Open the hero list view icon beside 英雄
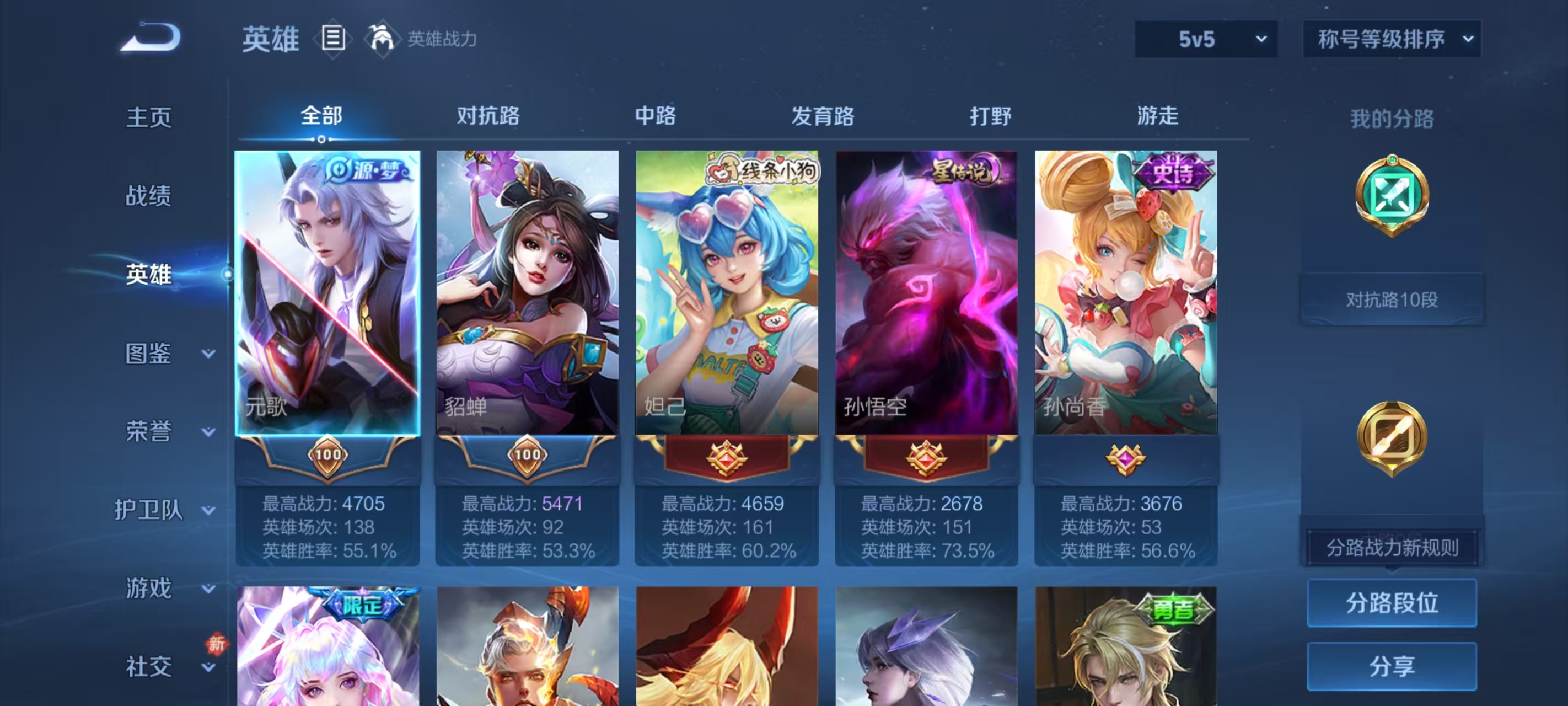1568x706 pixels. tap(332, 39)
